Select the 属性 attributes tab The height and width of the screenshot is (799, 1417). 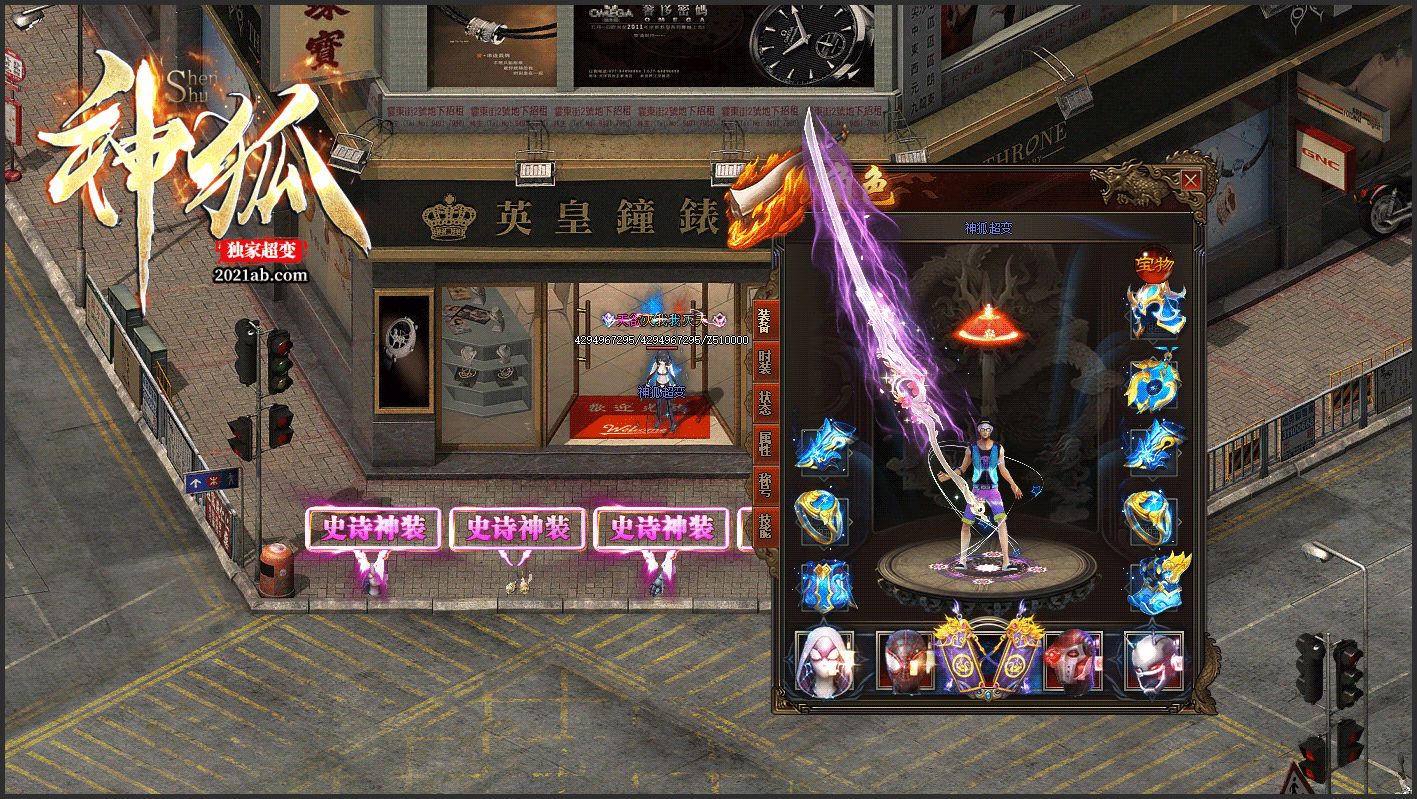pyautogui.click(x=765, y=442)
